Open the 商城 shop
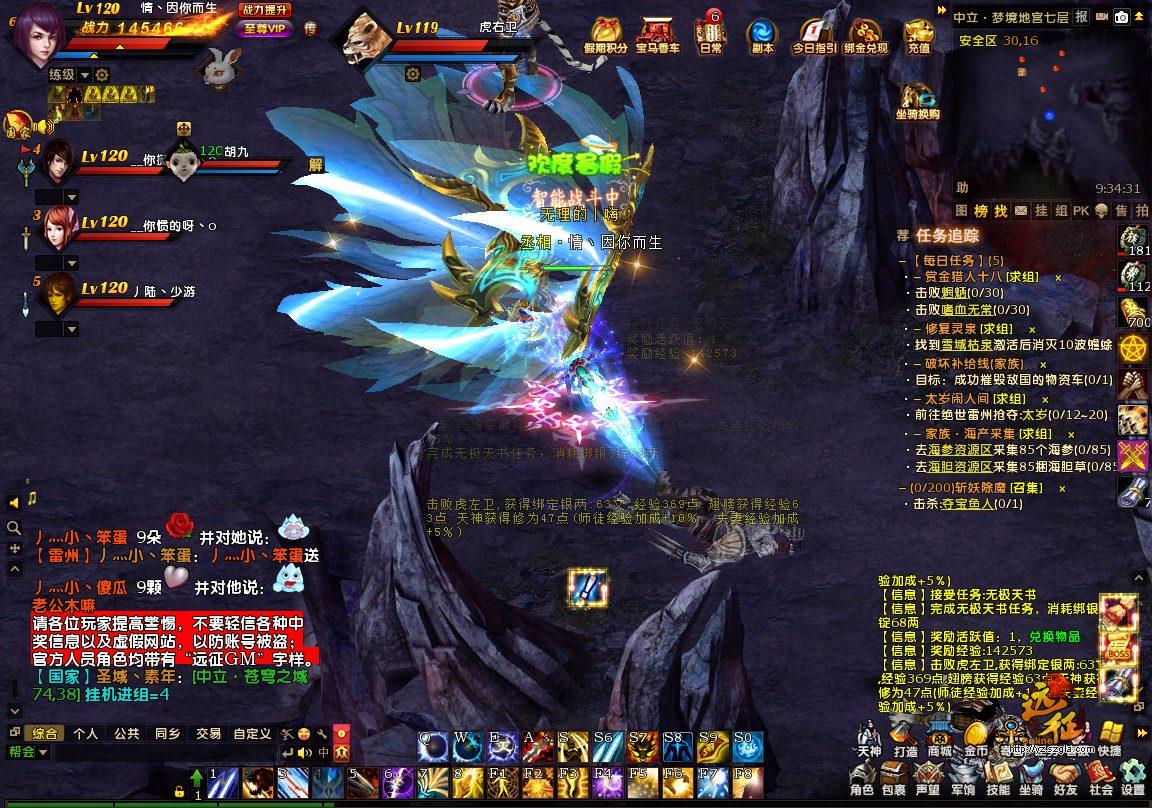This screenshot has height=808, width=1152. (x=940, y=737)
